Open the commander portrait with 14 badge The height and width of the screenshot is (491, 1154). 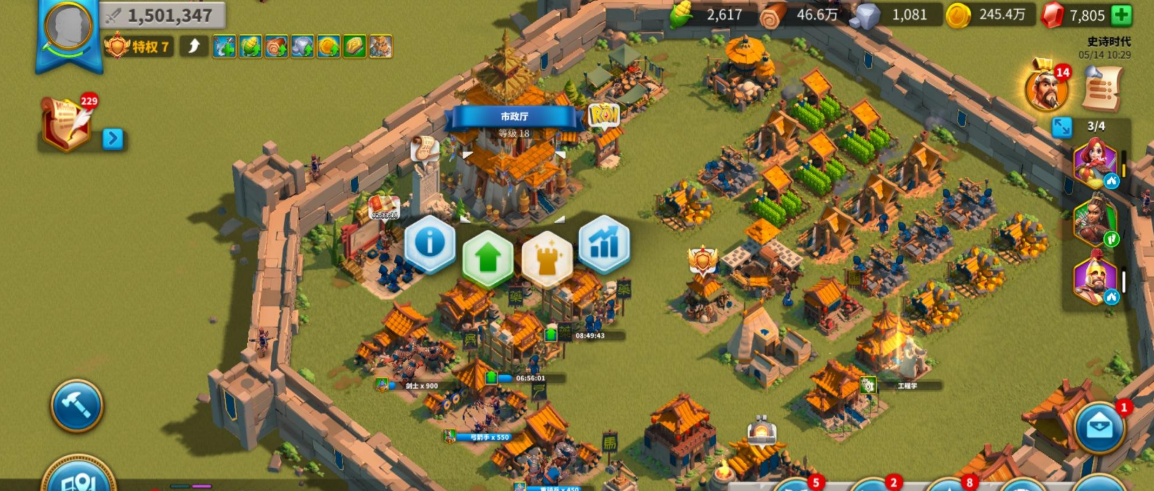click(x=1047, y=88)
